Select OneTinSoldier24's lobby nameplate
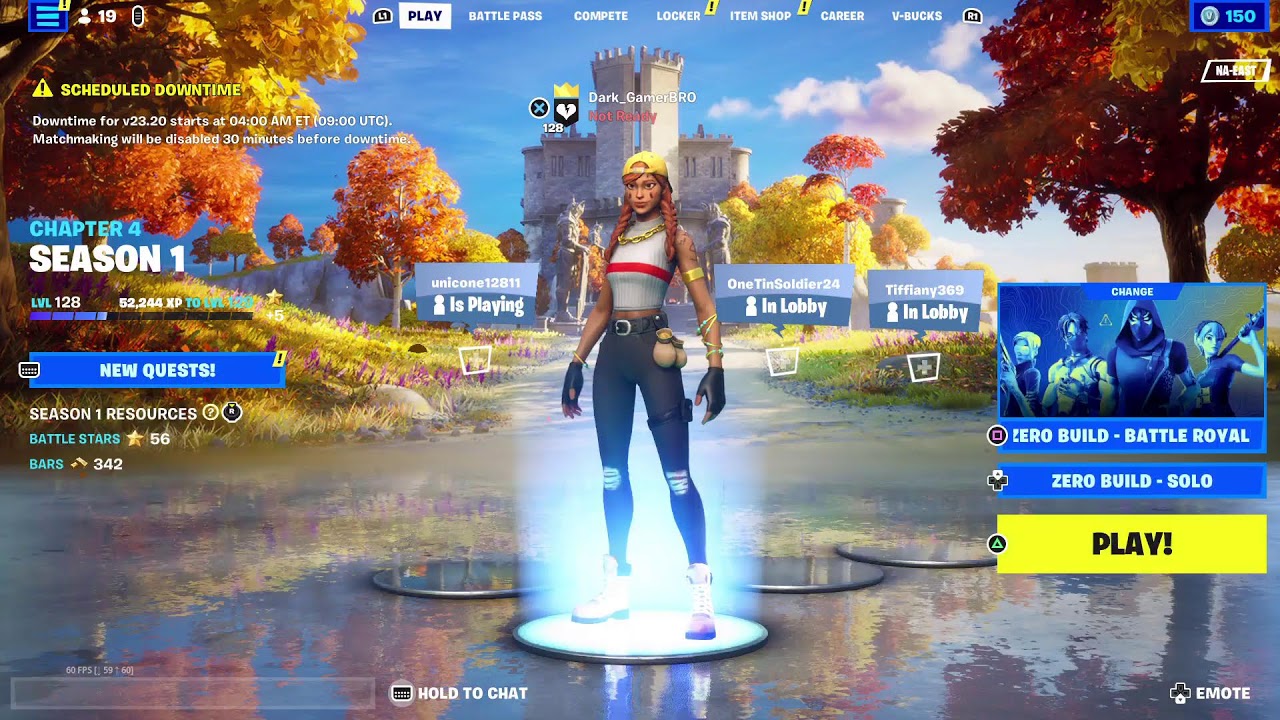This screenshot has width=1280, height=720. [x=783, y=296]
